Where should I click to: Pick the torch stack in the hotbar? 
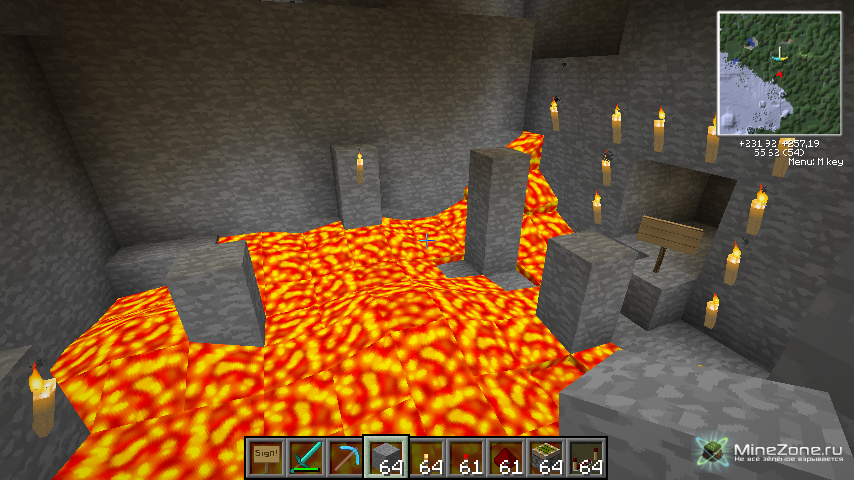point(426,458)
